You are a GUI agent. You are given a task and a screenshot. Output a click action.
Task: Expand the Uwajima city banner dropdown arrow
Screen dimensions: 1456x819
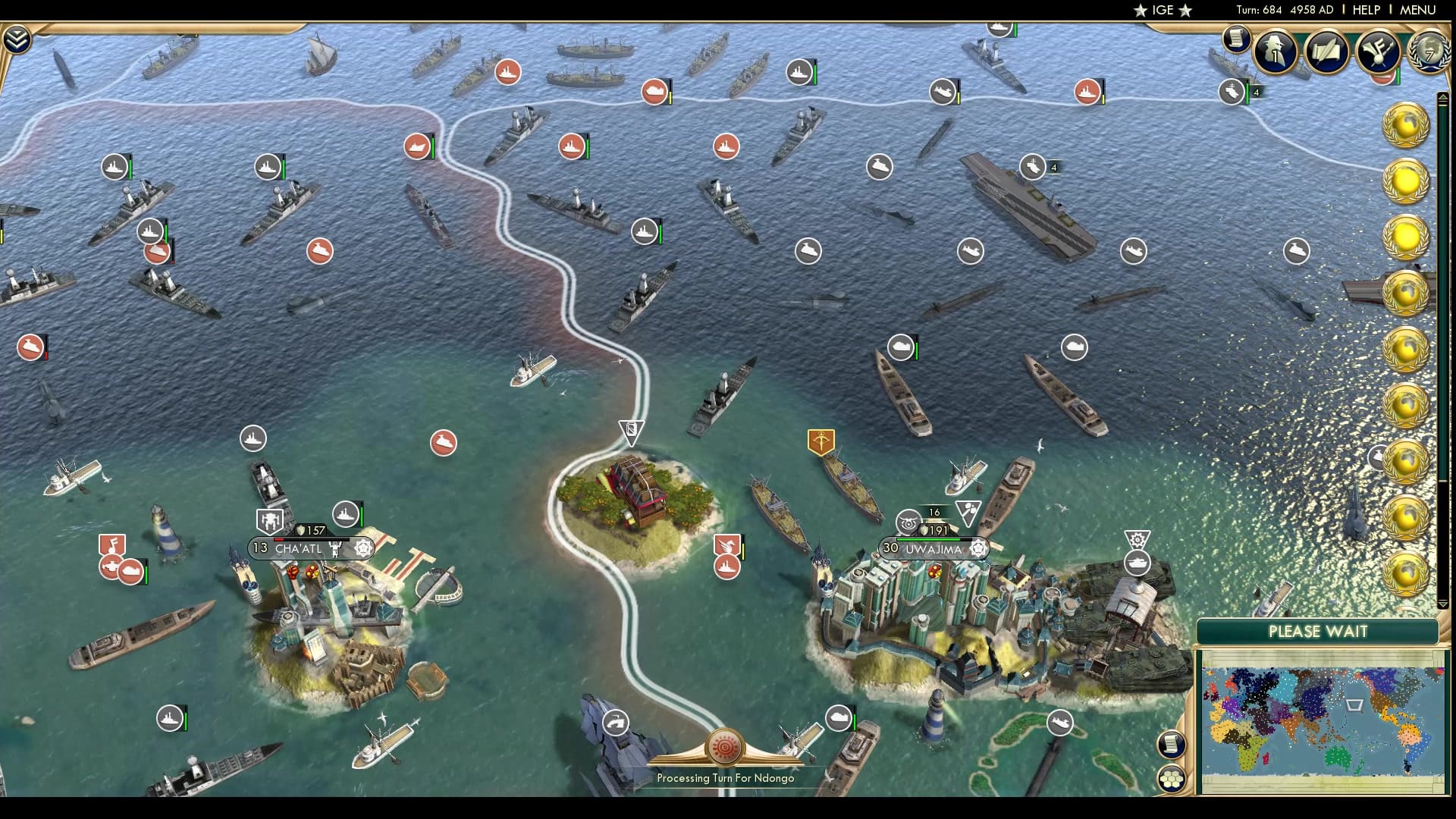977,548
